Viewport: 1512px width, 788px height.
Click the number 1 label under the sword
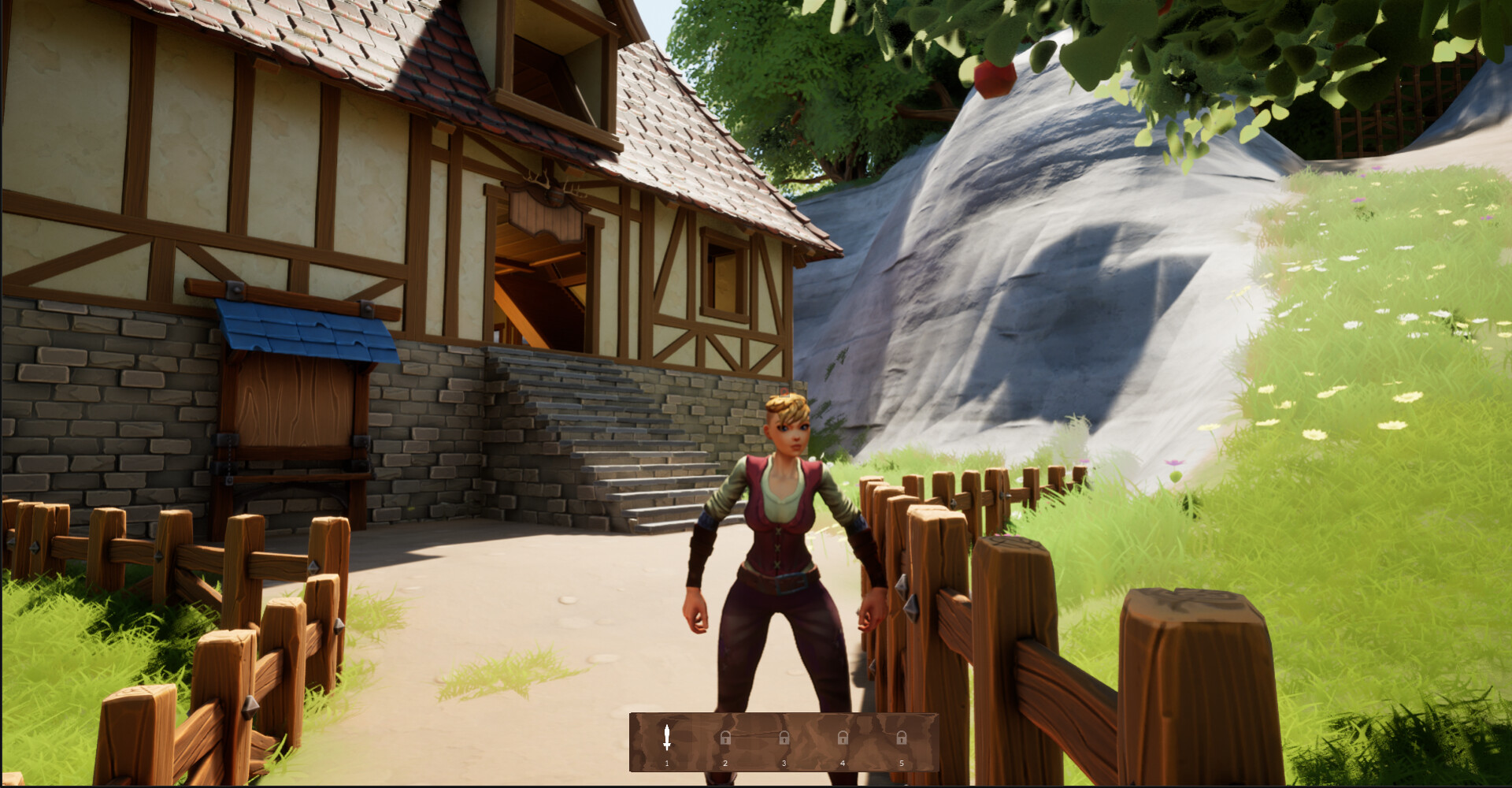click(665, 763)
